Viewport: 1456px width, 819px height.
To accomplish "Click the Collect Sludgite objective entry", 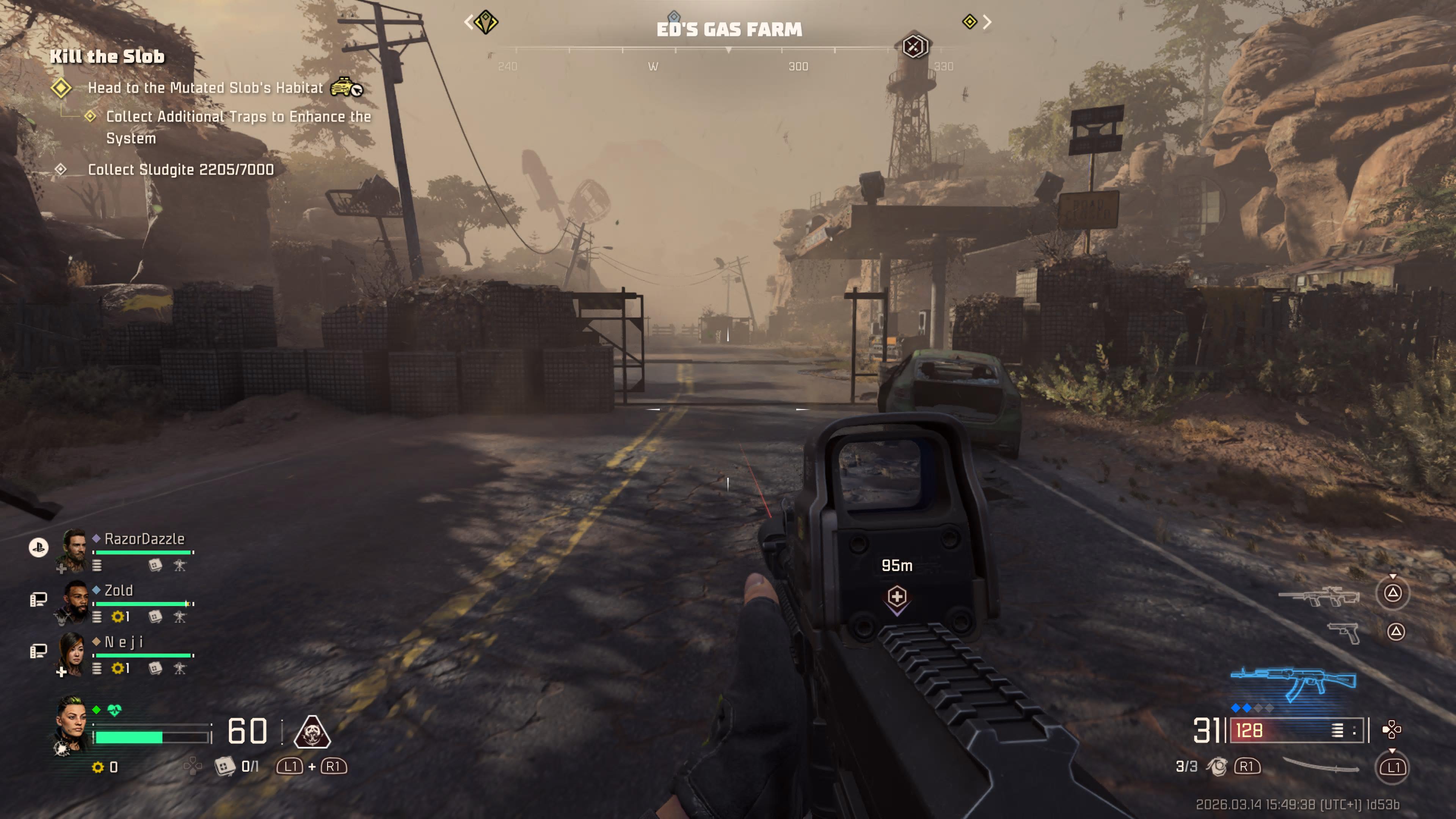I will click(180, 169).
